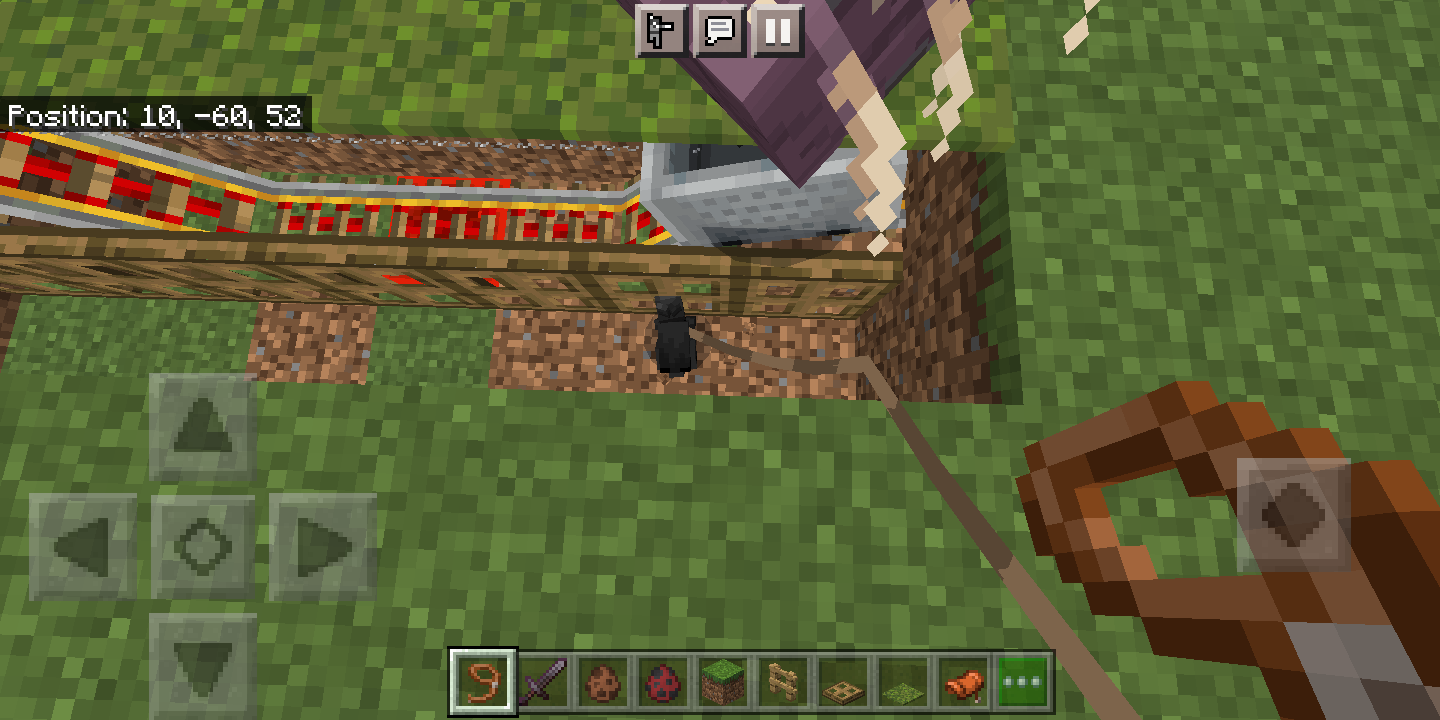Tap the center diamond on the d-pad
Image resolution: width=1440 pixels, height=720 pixels.
click(200, 543)
